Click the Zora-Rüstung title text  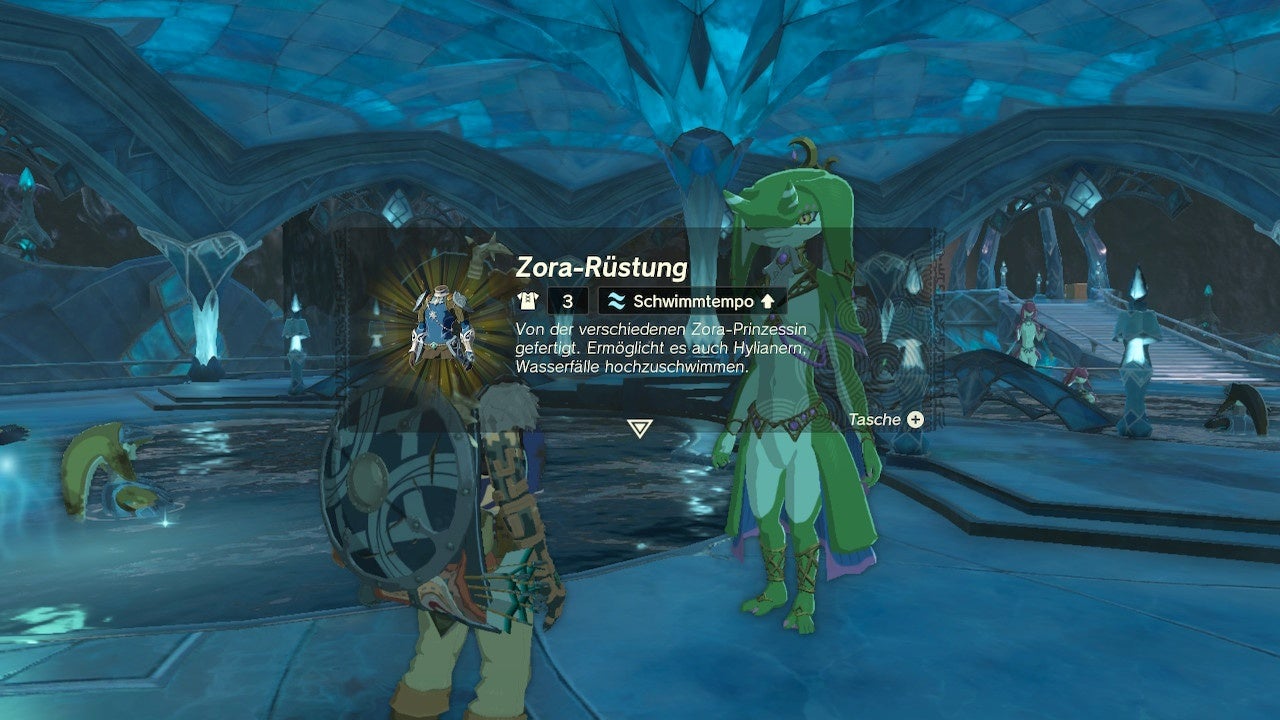click(x=600, y=266)
